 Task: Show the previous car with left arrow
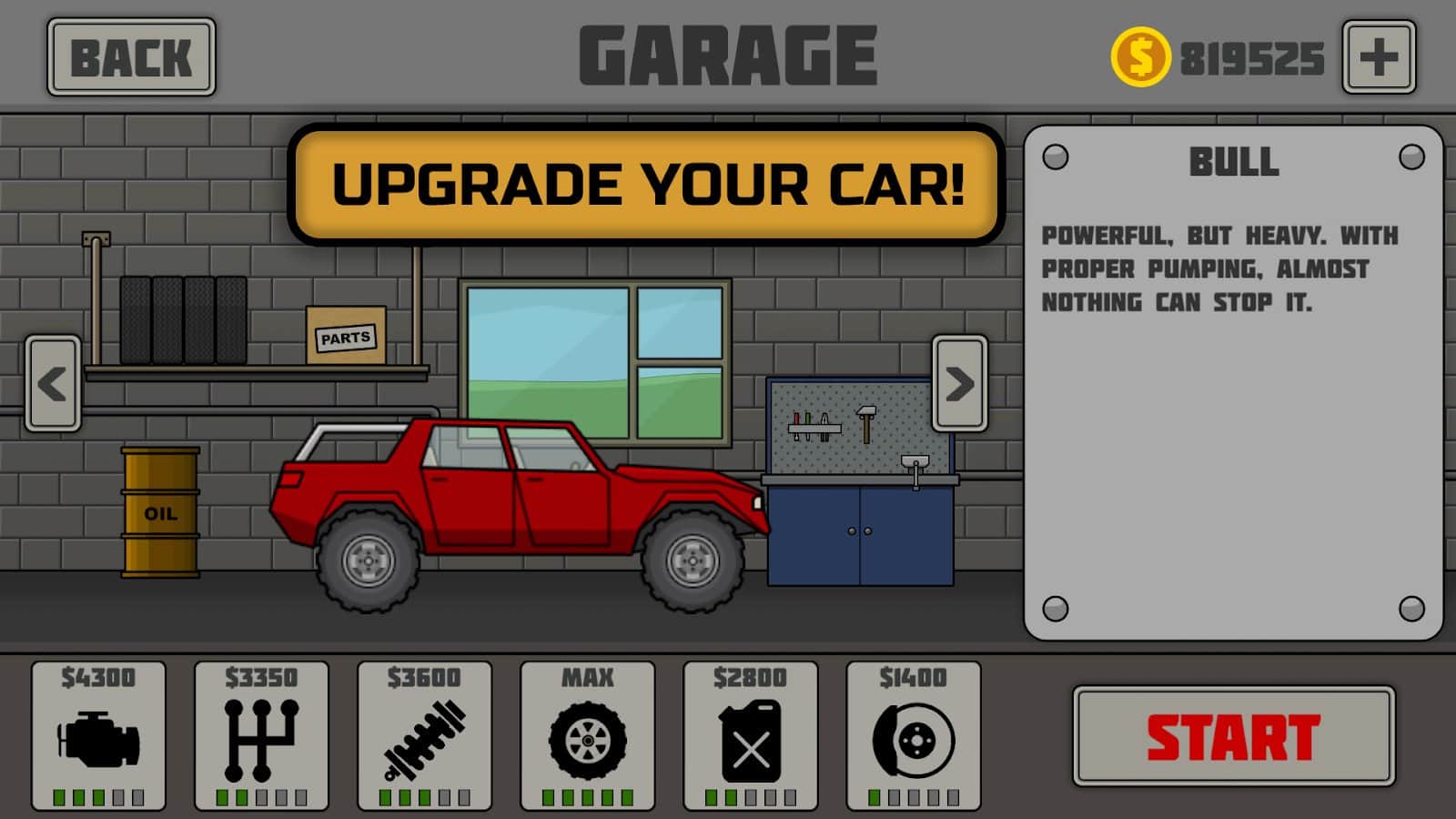pyautogui.click(x=53, y=383)
